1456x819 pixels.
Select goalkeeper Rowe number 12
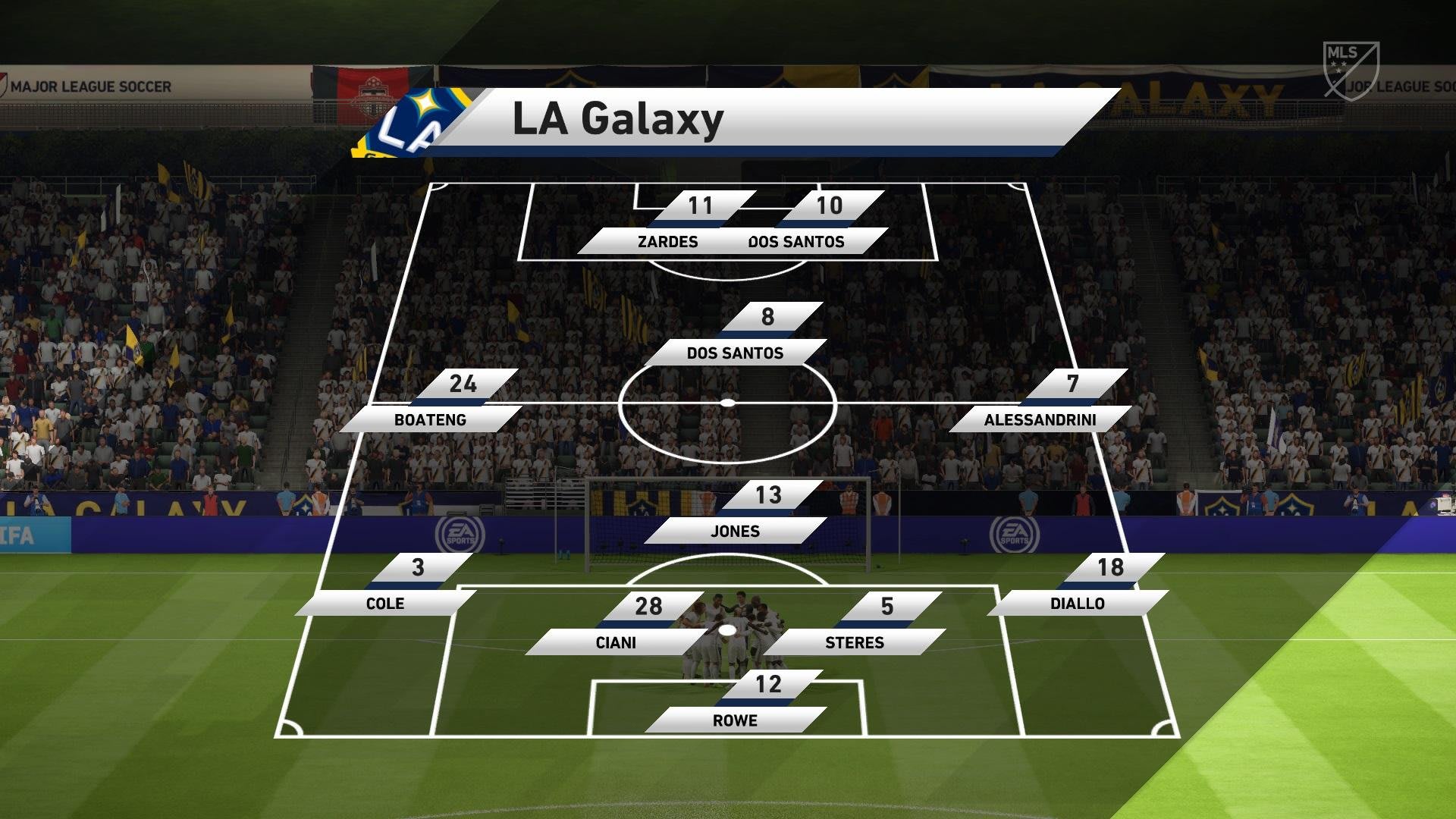pyautogui.click(x=735, y=720)
